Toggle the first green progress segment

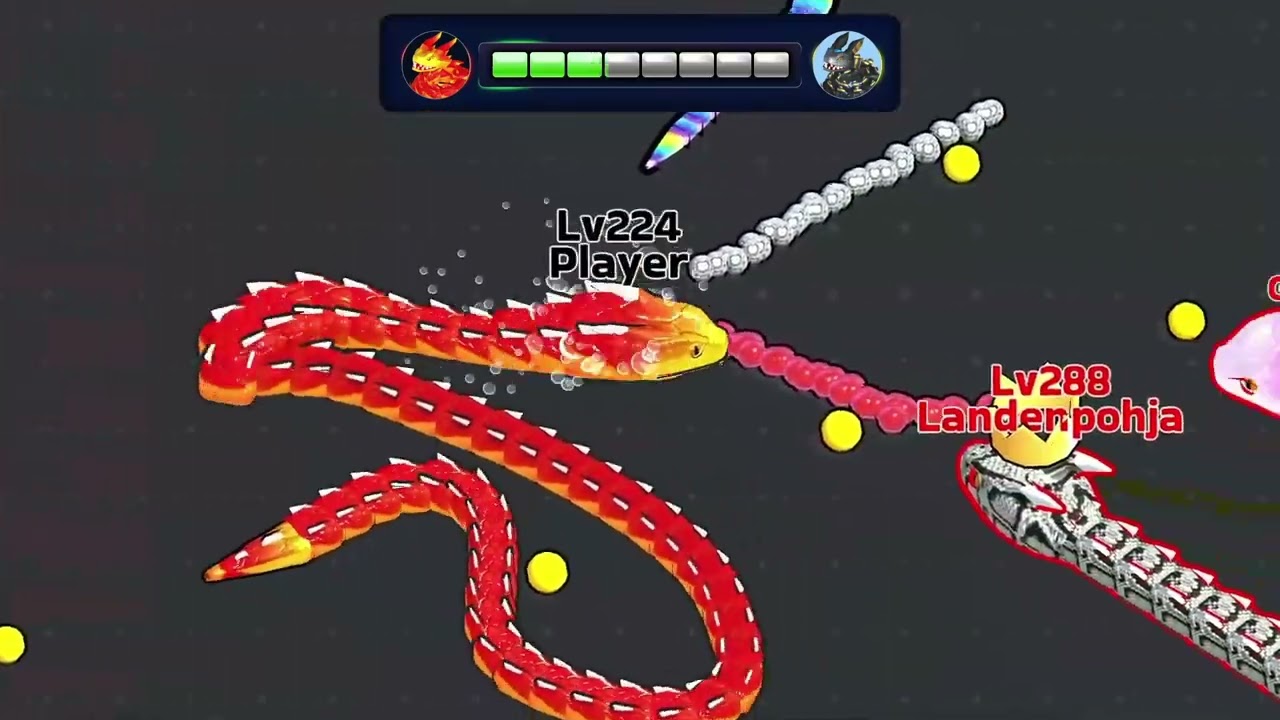510,65
